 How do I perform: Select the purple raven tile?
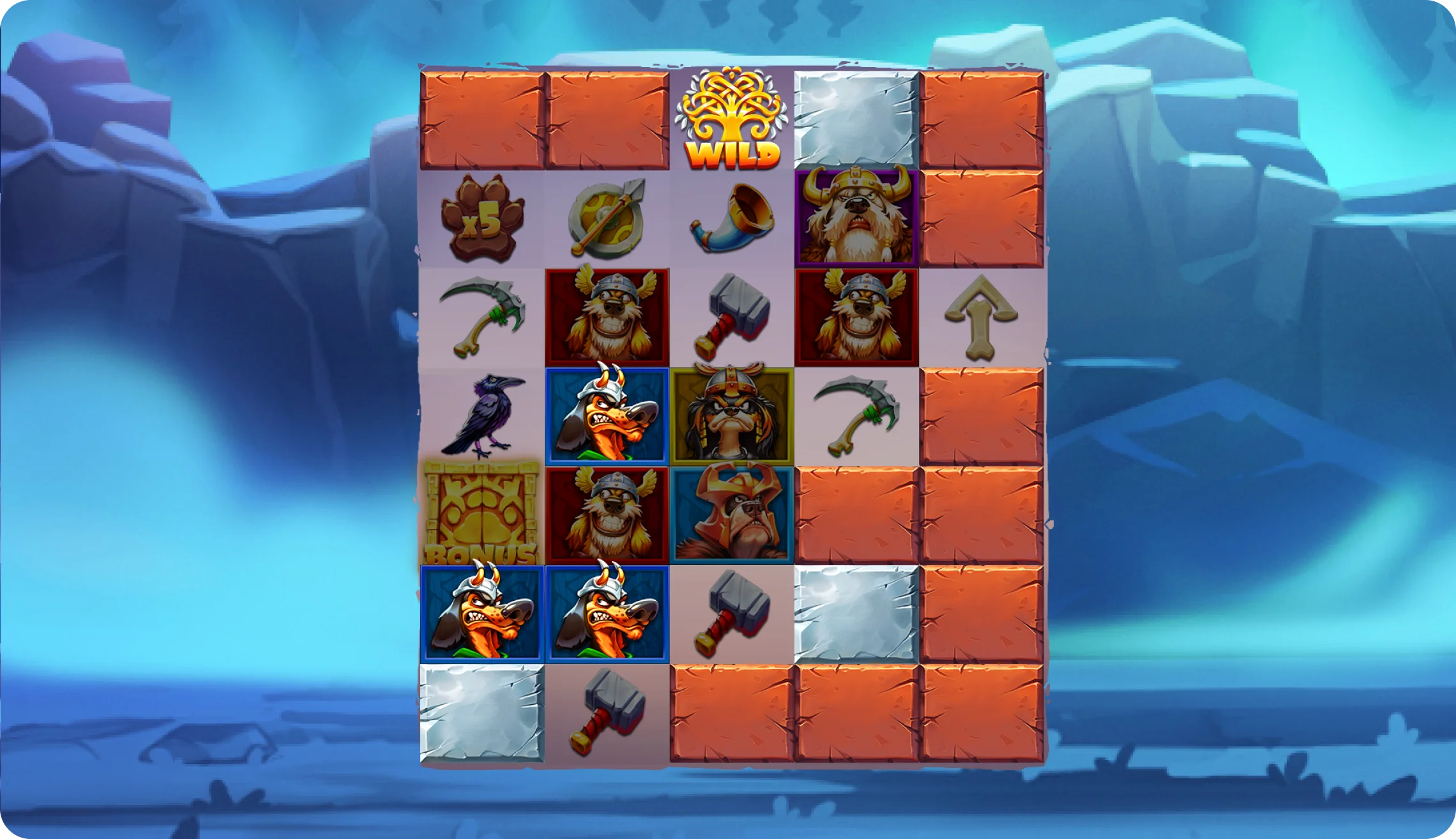pos(483,416)
